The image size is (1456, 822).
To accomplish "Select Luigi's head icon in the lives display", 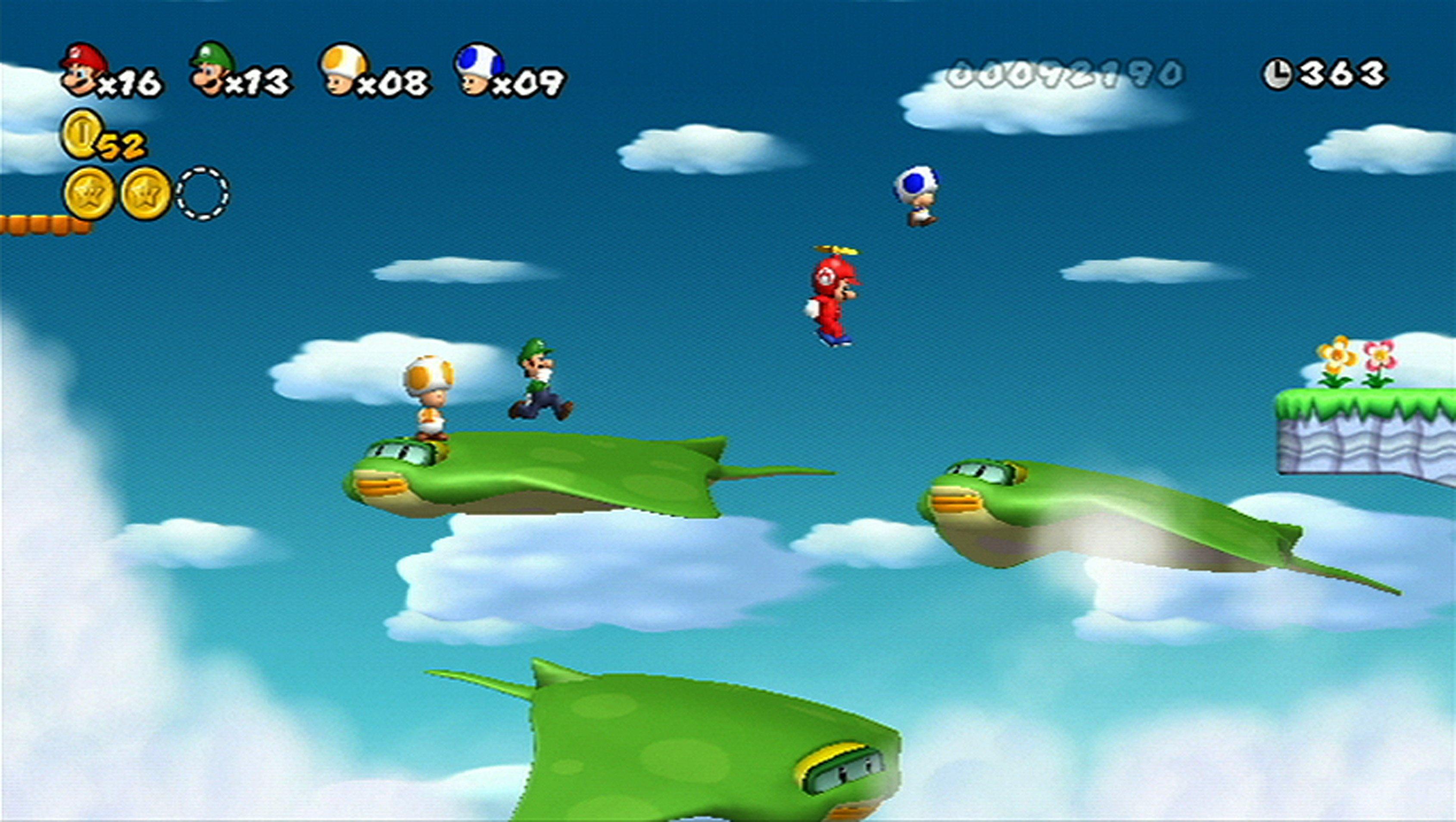I will pos(212,69).
